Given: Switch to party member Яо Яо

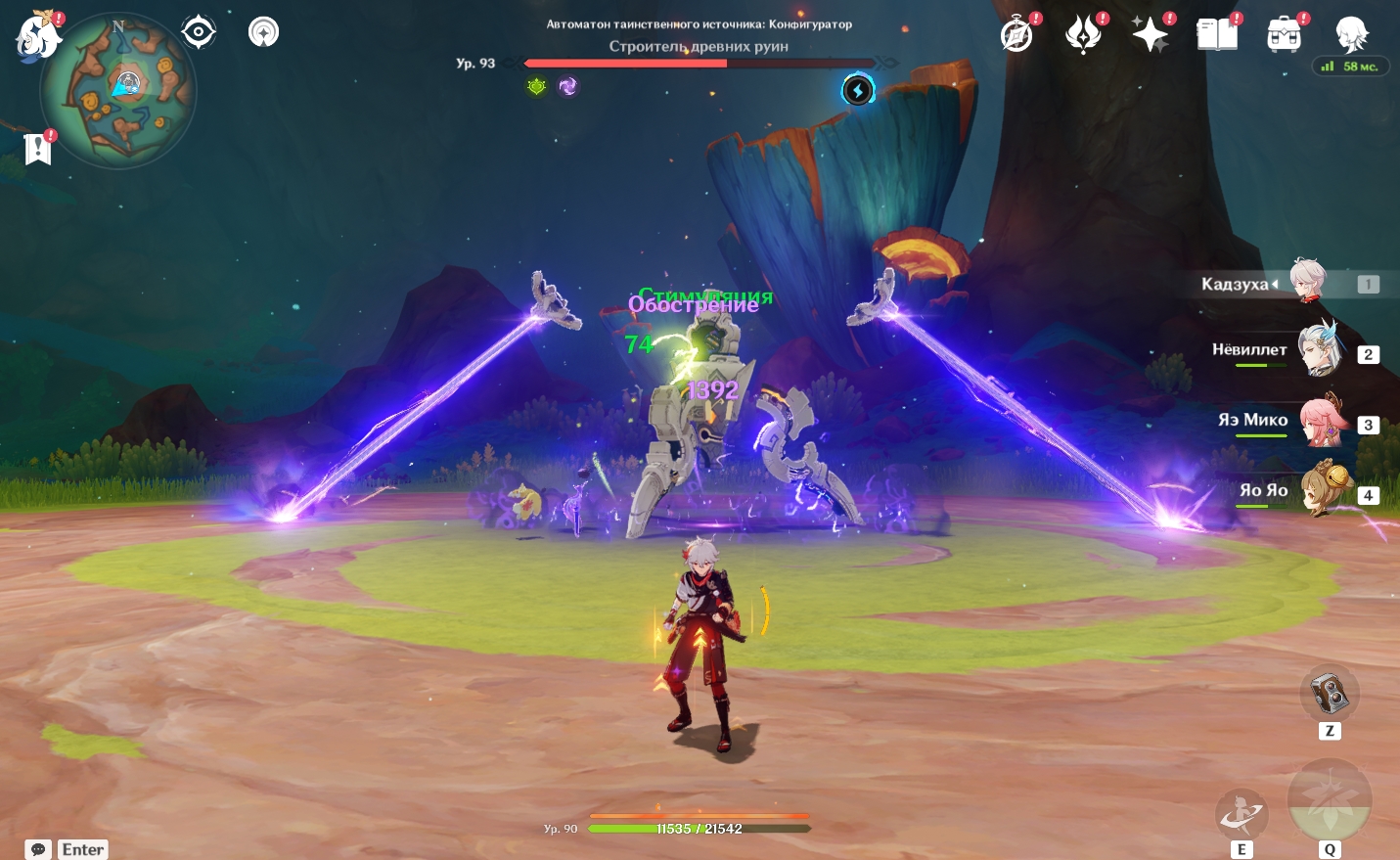Looking at the screenshot, I should pyautogui.click(x=1326, y=490).
